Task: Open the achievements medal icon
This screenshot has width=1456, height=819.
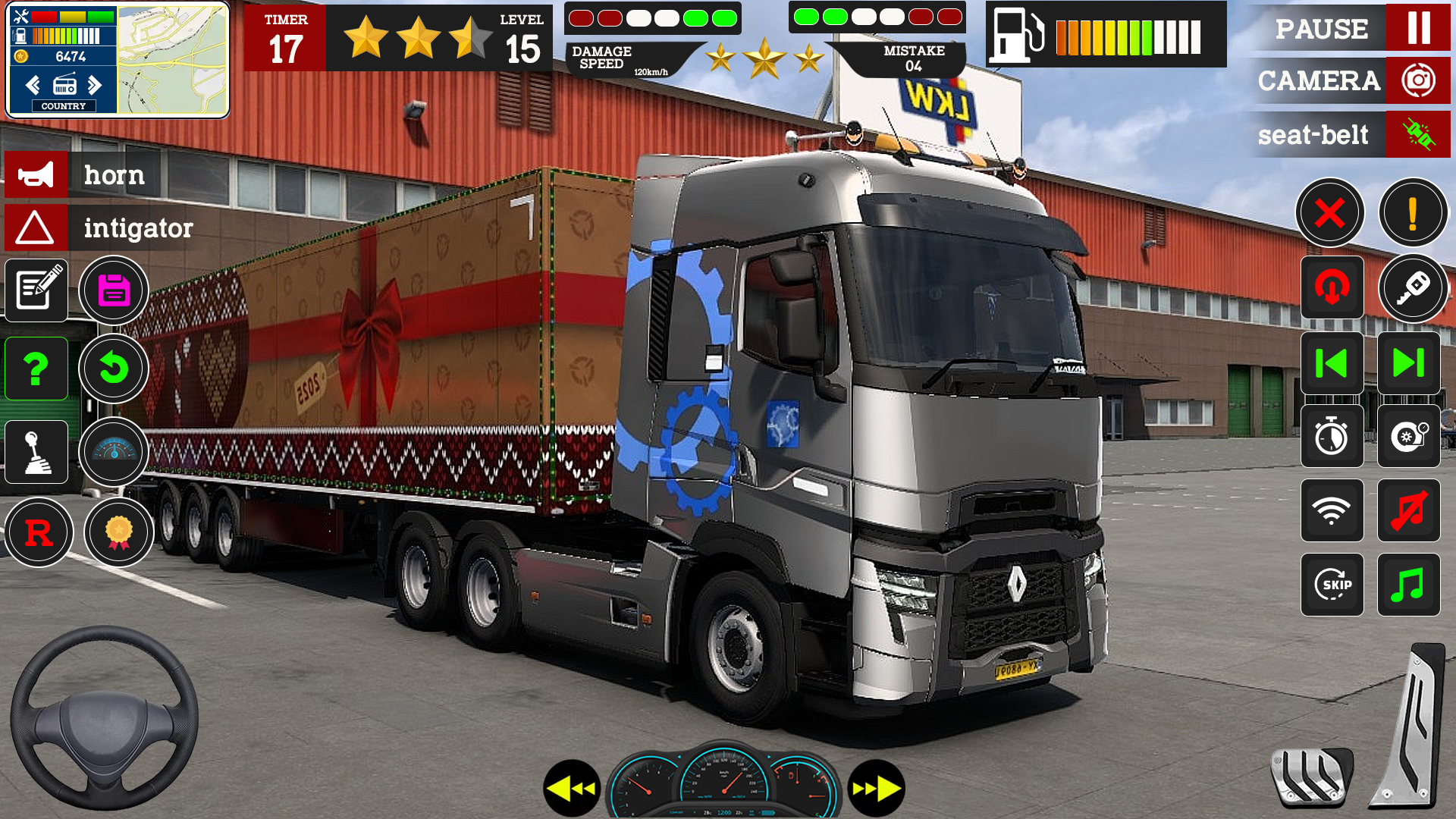Action: click(119, 532)
